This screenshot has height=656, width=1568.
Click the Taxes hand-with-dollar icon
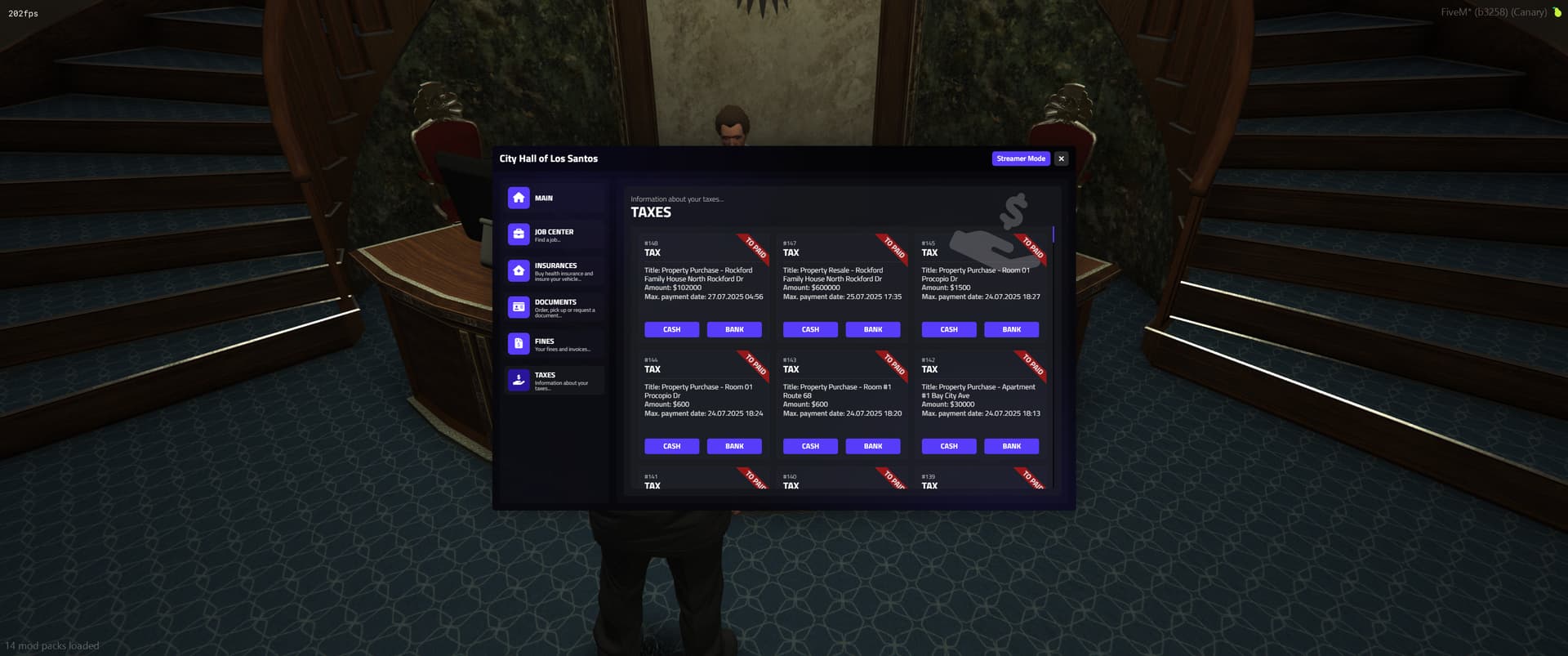click(x=519, y=379)
